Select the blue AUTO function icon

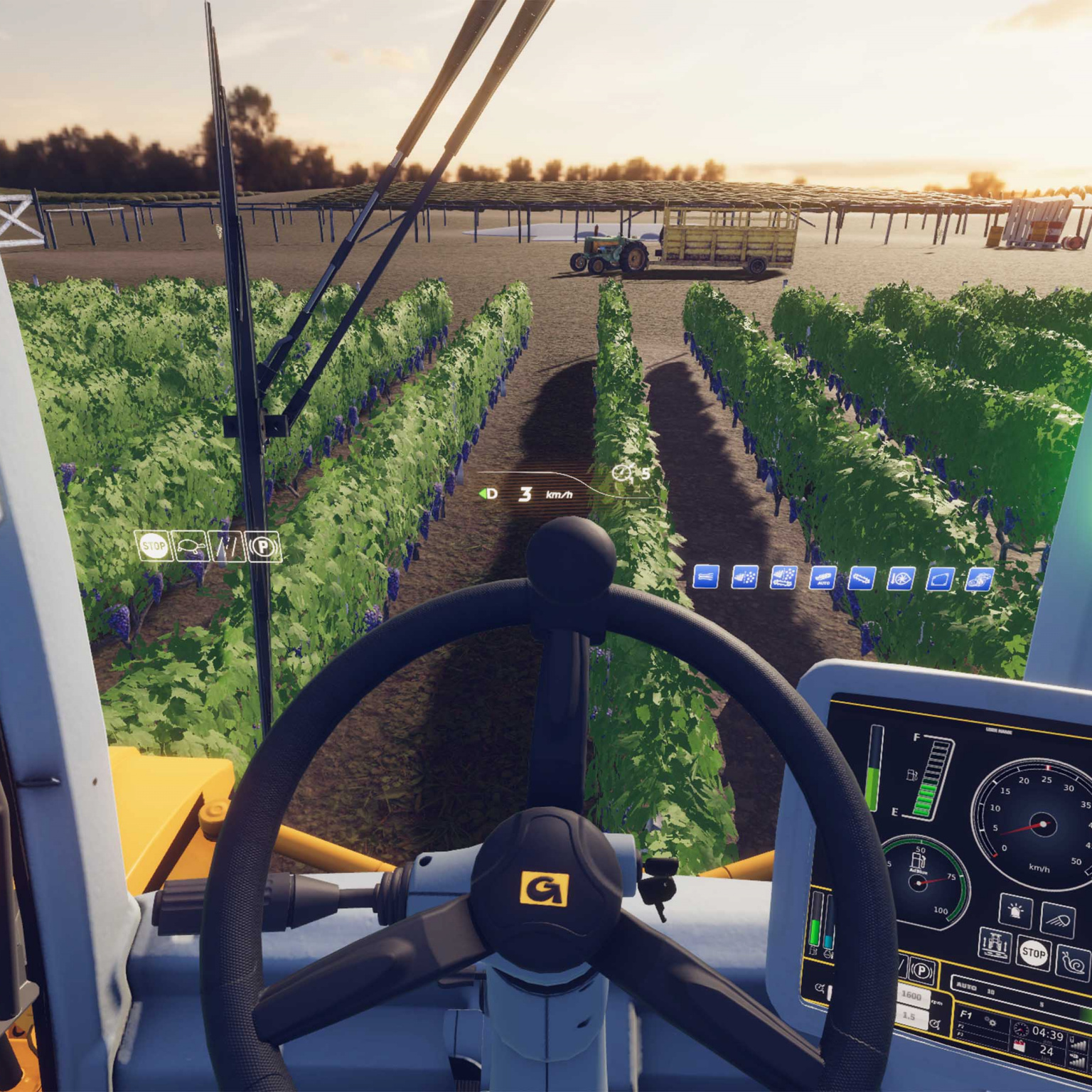(823, 578)
